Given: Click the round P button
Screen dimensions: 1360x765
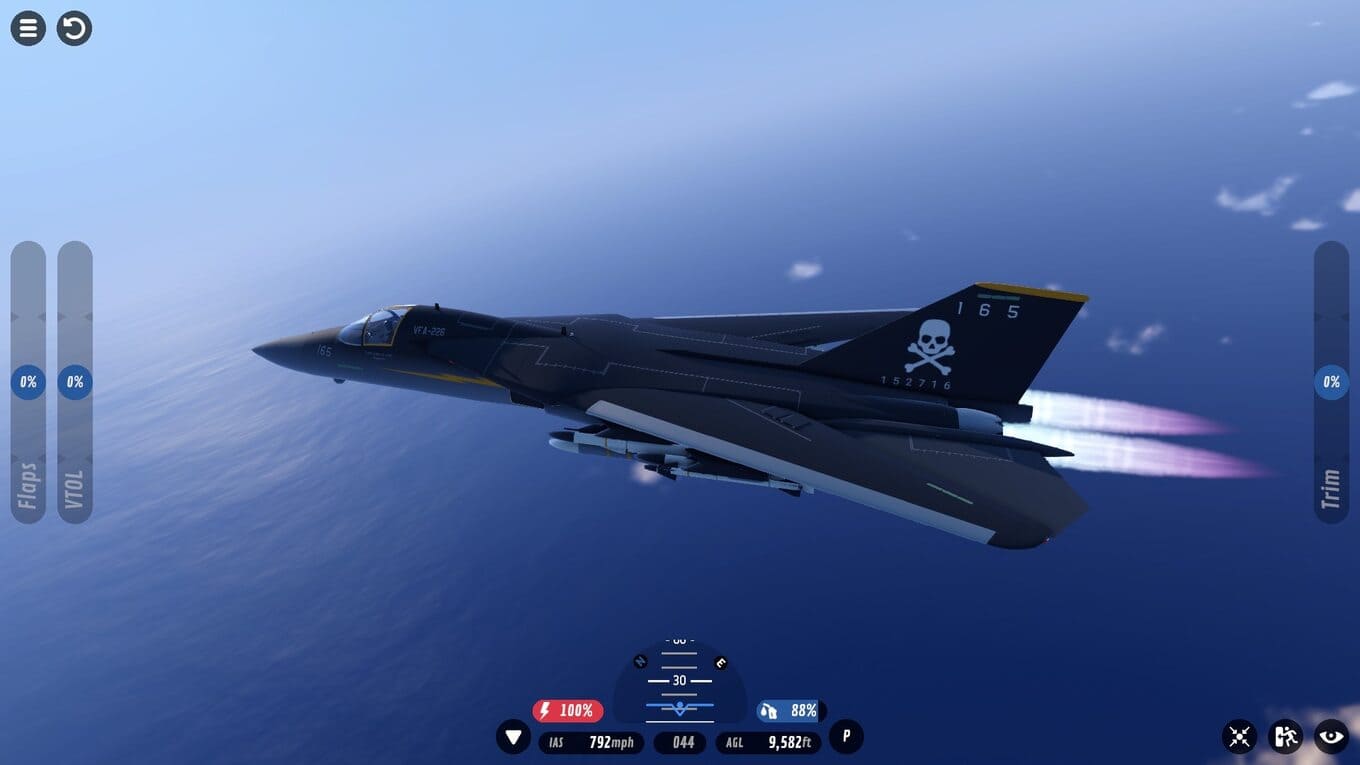Looking at the screenshot, I should (846, 737).
